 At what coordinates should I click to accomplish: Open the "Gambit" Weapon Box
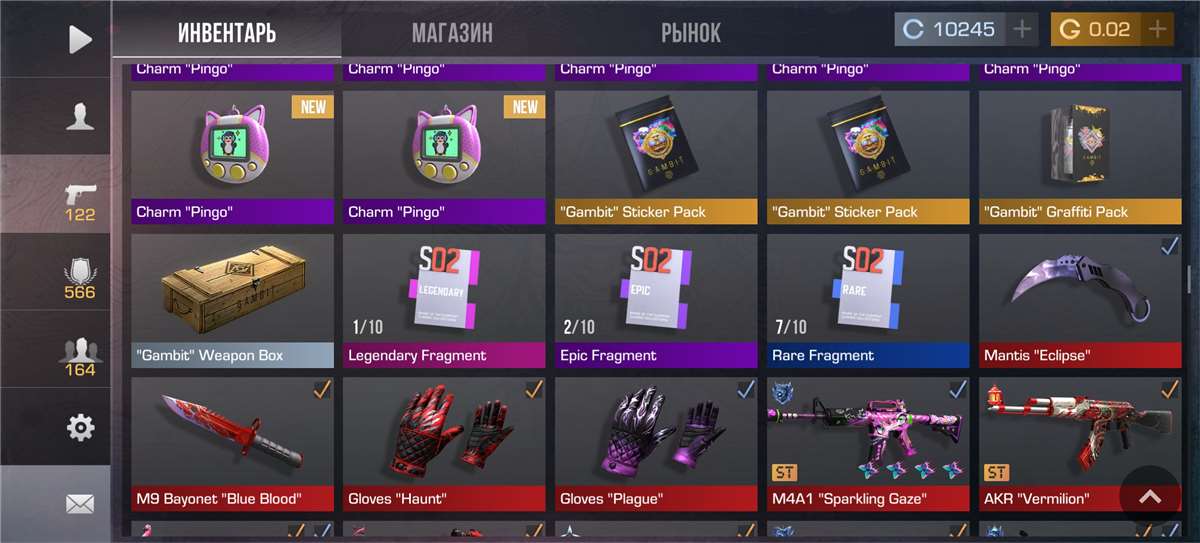pos(232,300)
